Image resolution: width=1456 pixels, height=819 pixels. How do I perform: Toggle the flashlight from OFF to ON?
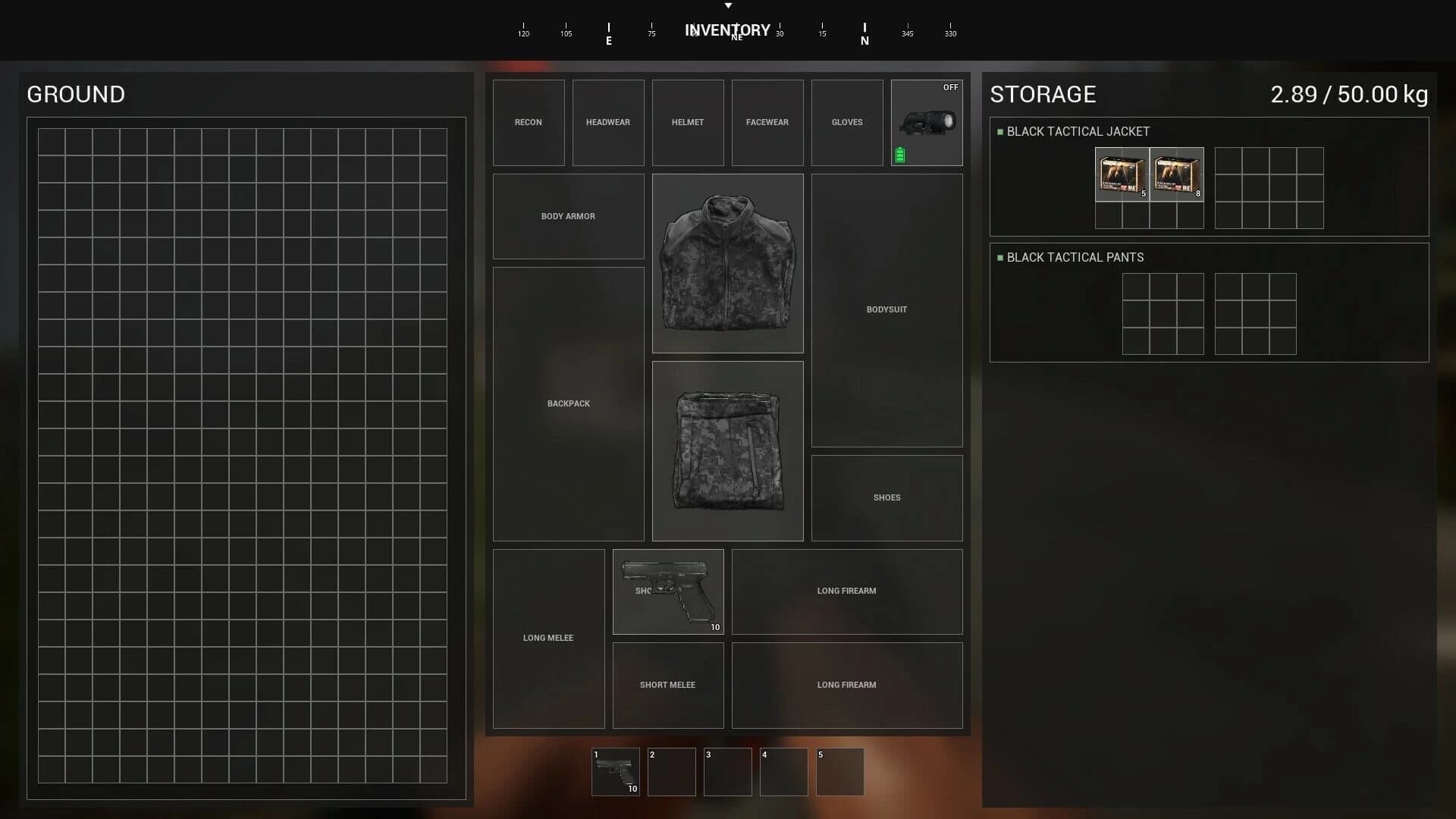949,86
